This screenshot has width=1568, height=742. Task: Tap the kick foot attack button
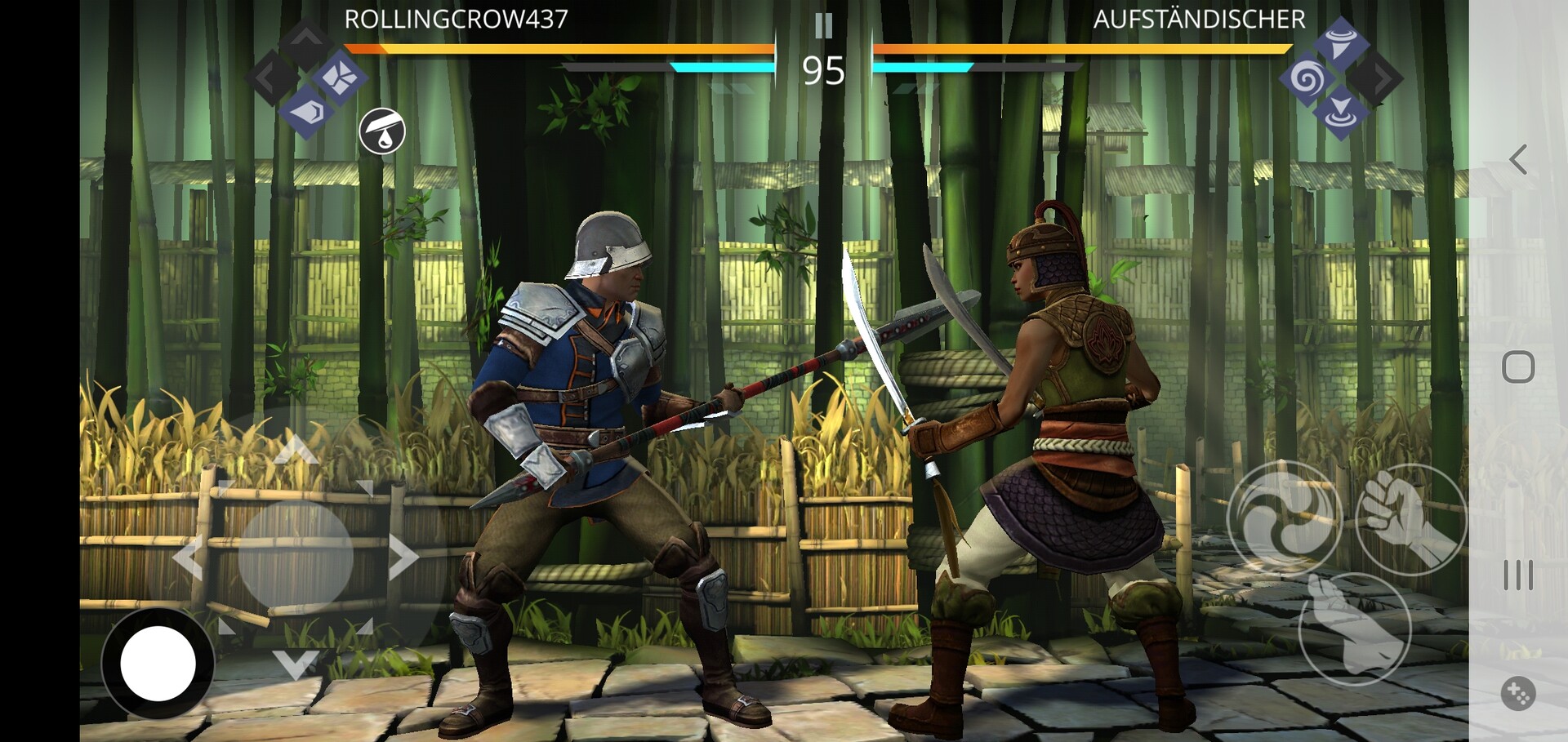coord(1354,629)
